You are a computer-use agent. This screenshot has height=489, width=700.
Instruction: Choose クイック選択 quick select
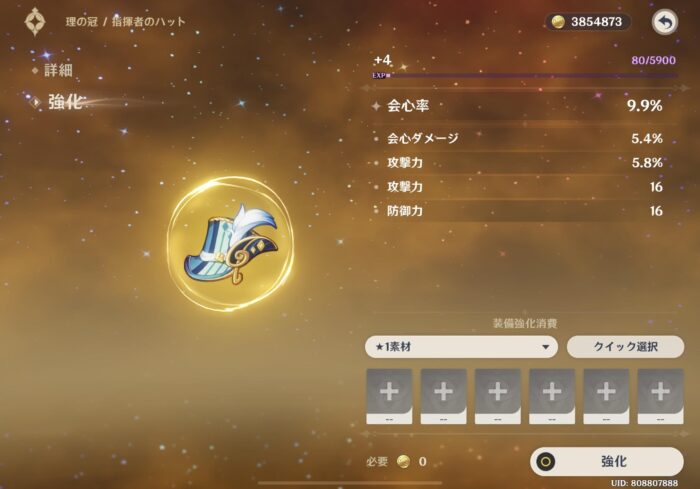coord(625,347)
